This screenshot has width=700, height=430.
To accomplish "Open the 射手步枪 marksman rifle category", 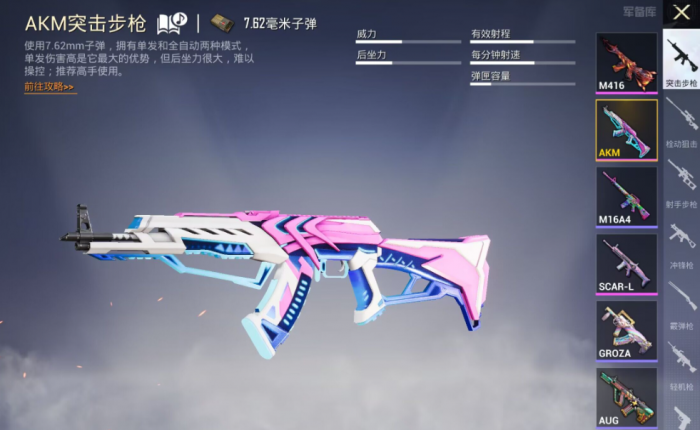I will tap(681, 184).
